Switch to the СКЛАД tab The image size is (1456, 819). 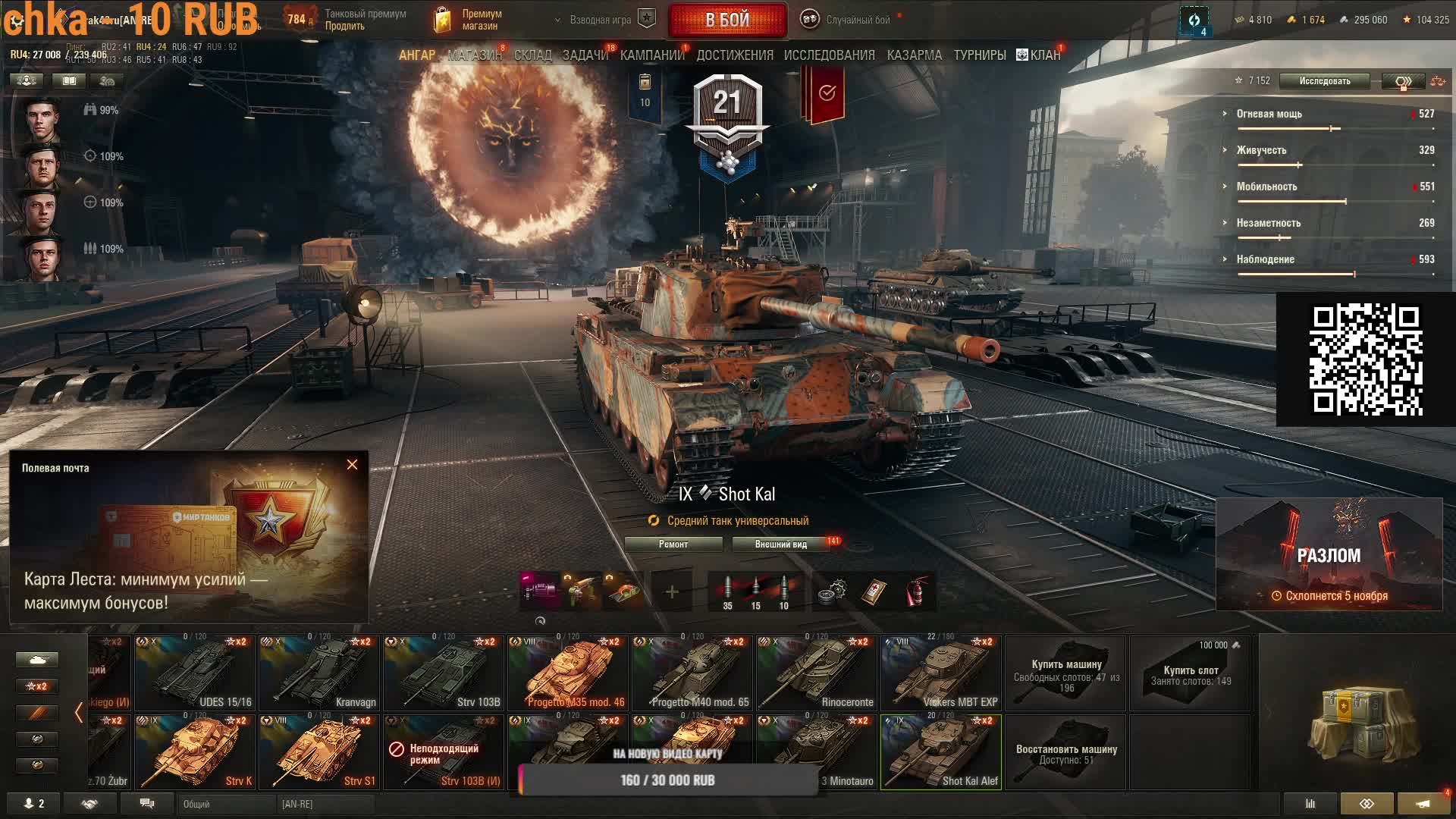tap(532, 55)
